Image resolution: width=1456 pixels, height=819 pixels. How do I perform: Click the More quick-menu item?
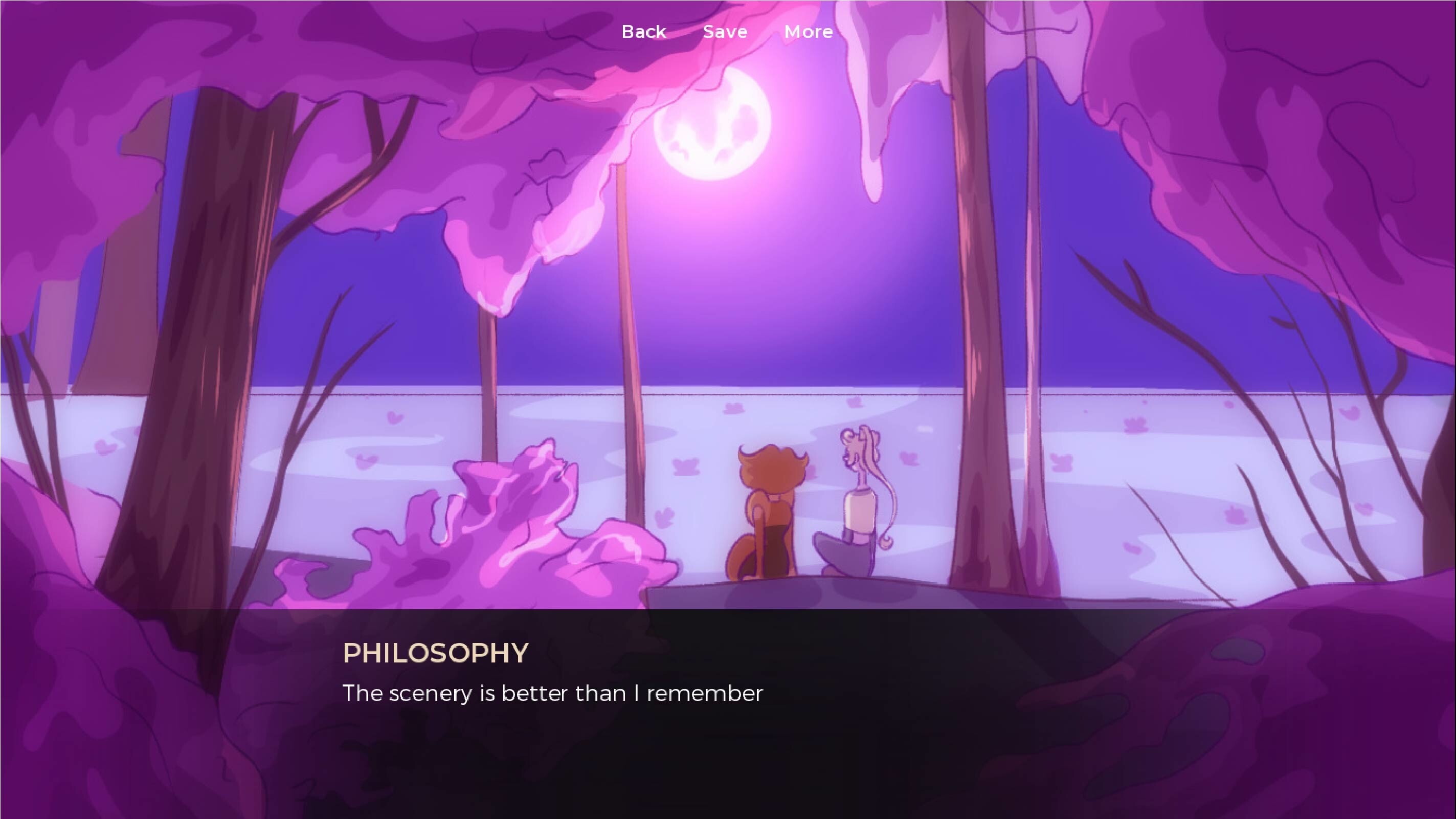(x=808, y=31)
